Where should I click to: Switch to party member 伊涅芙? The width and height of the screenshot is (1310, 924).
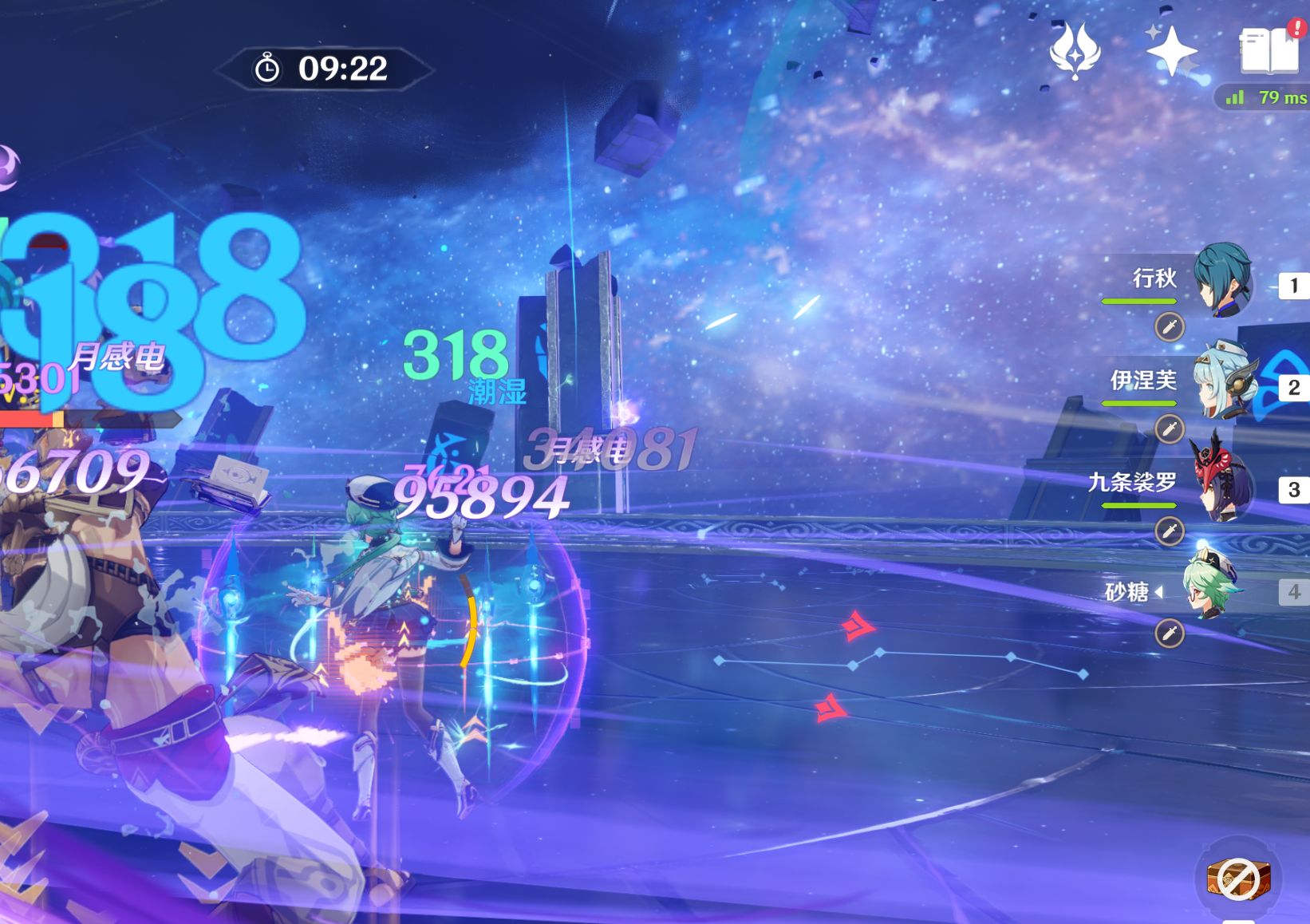pyautogui.click(x=1222, y=383)
